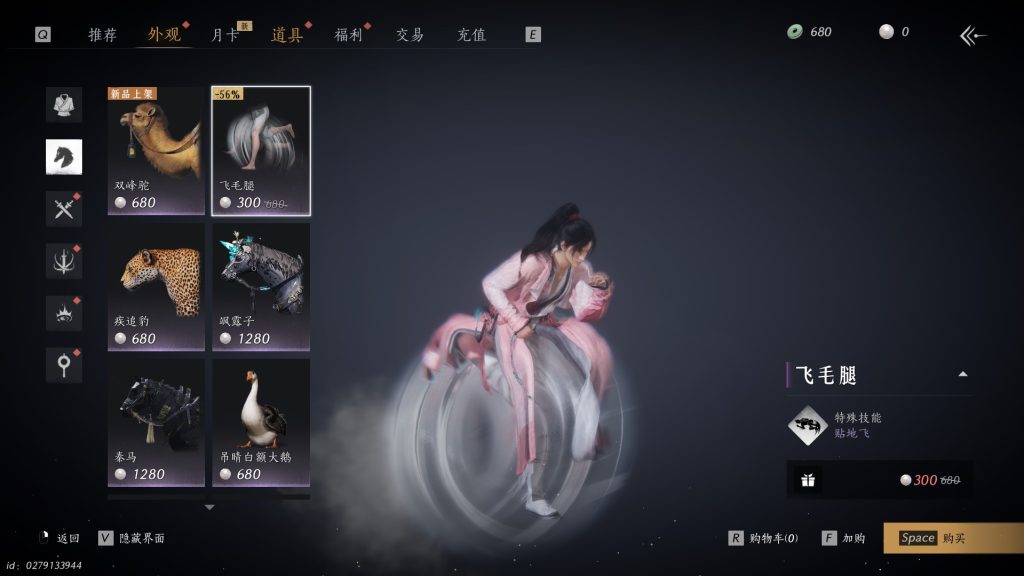Go to the 福利 tab

pyautogui.click(x=348, y=35)
